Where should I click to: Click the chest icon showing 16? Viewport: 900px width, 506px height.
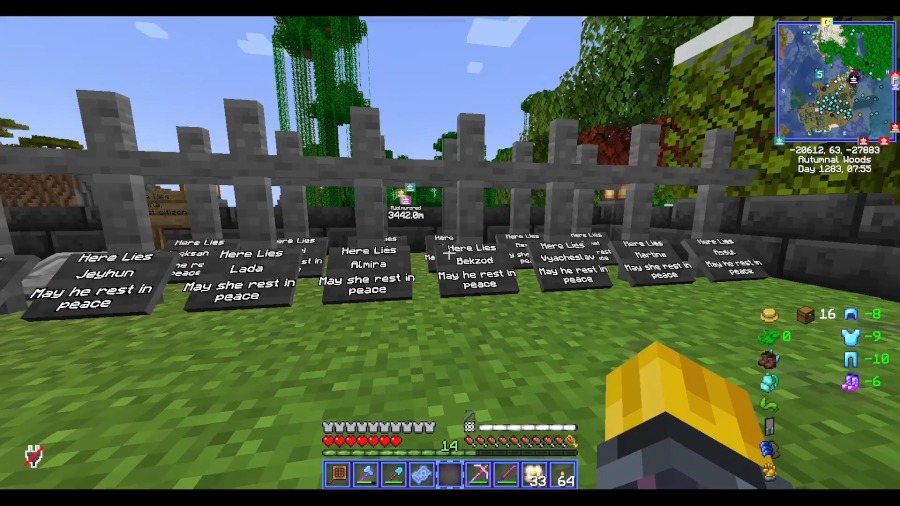(805, 315)
